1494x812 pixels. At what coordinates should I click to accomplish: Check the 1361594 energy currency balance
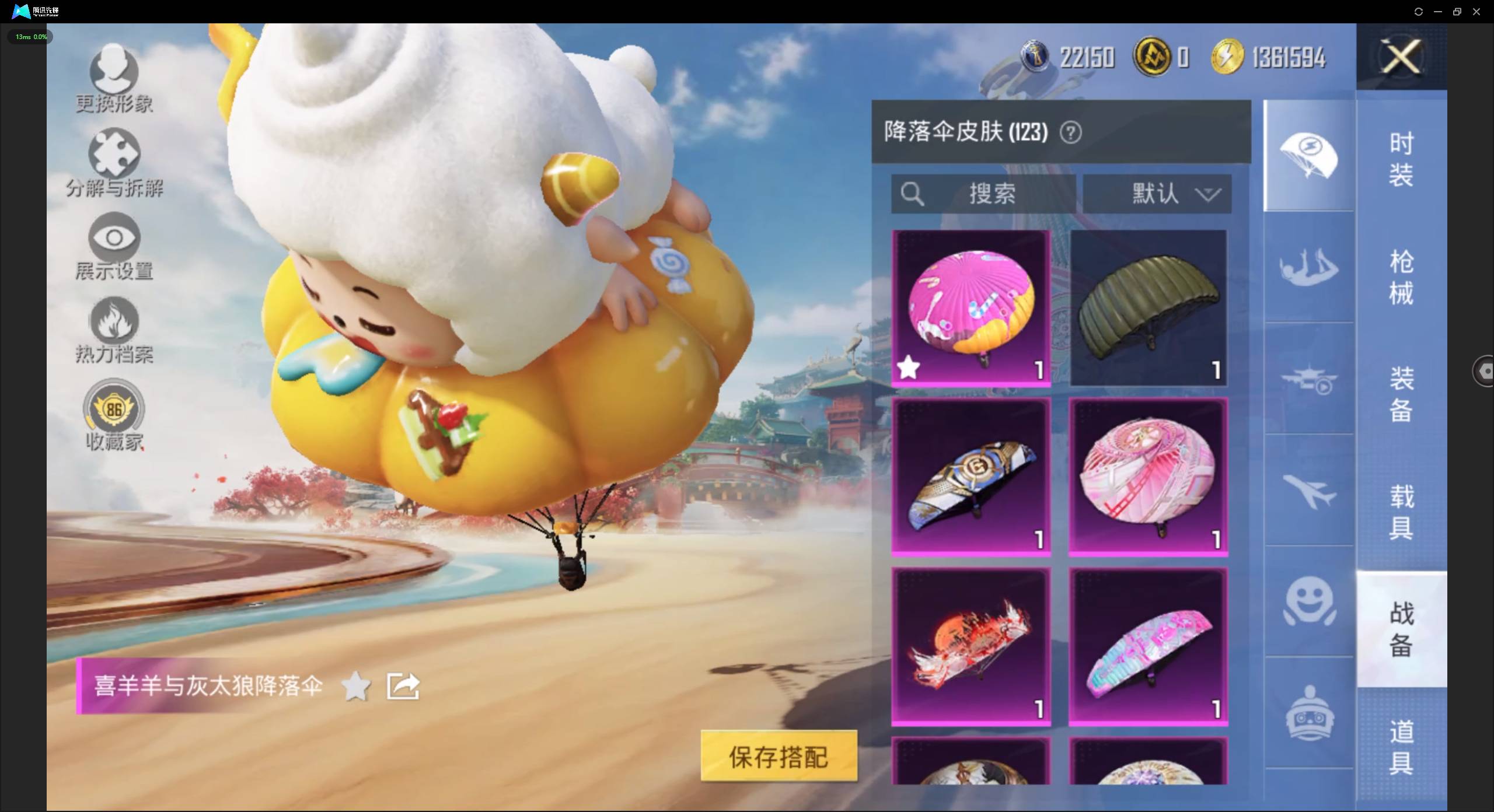tap(1287, 57)
